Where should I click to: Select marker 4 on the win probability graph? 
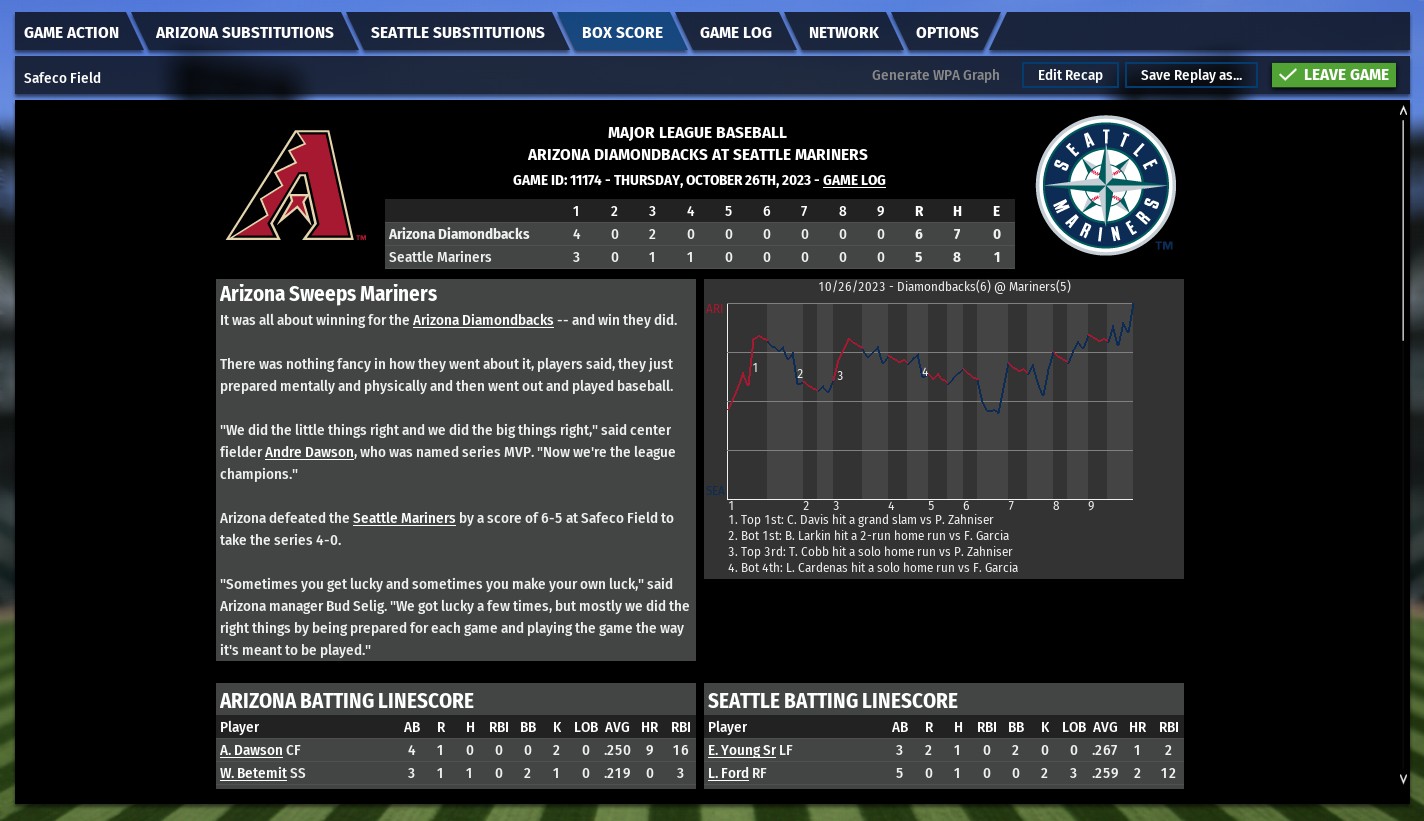[924, 372]
